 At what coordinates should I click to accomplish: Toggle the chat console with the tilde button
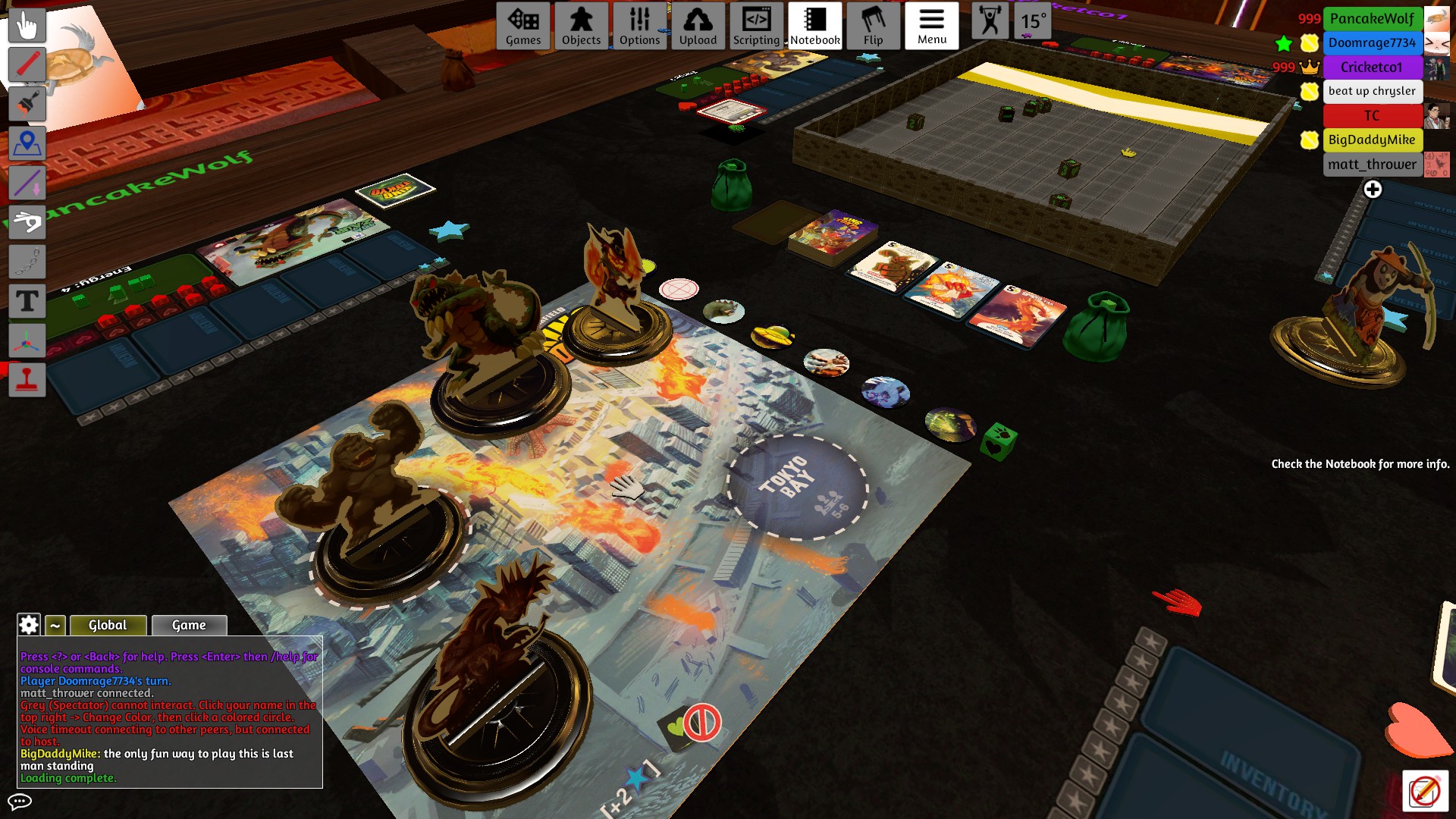tap(54, 625)
